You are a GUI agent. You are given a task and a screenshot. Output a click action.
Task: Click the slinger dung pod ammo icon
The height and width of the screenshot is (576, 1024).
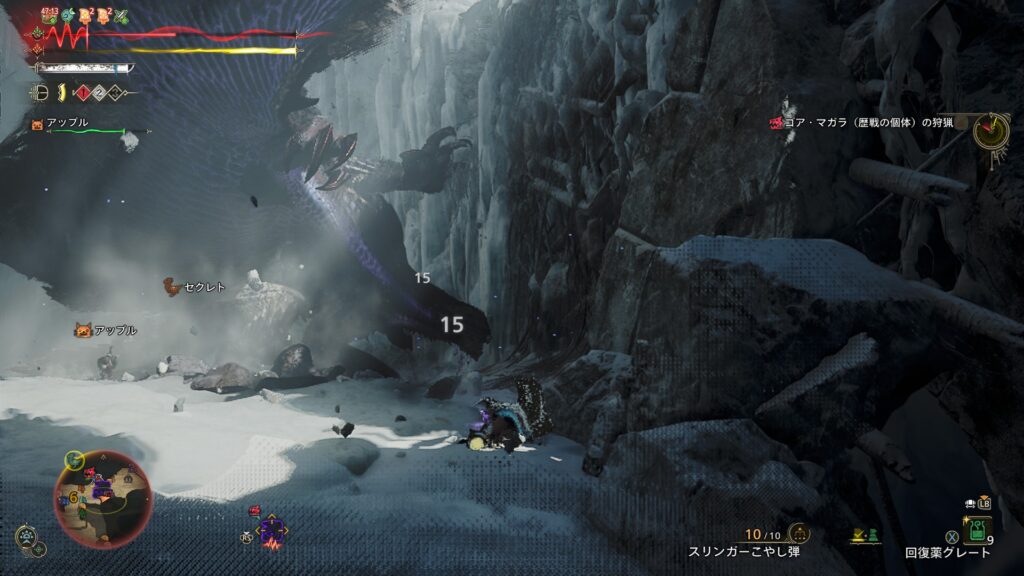799,532
